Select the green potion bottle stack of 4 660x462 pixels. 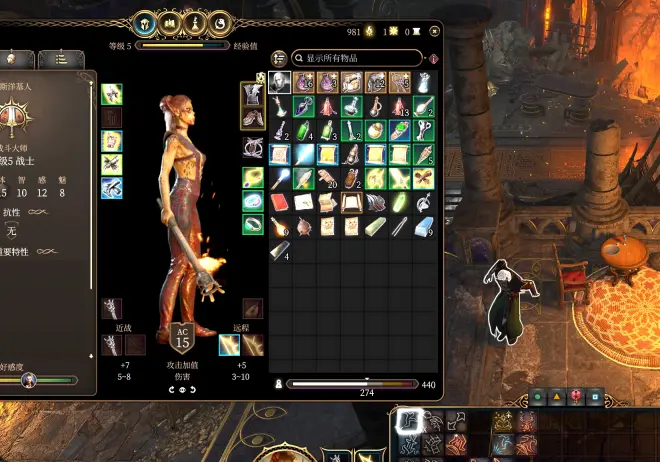(303, 130)
